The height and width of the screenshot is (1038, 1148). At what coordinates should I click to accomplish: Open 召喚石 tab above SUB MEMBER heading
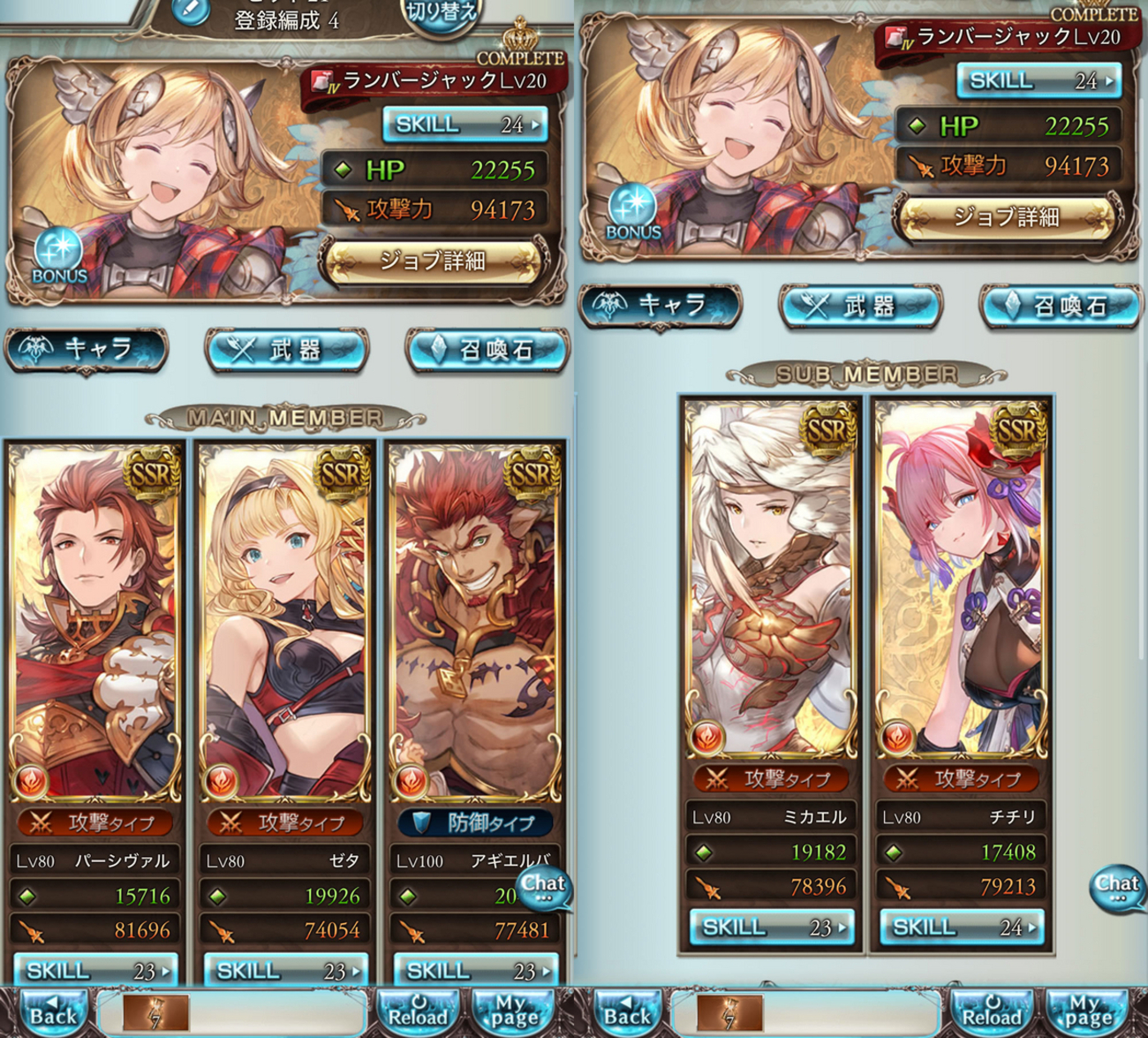click(1061, 306)
